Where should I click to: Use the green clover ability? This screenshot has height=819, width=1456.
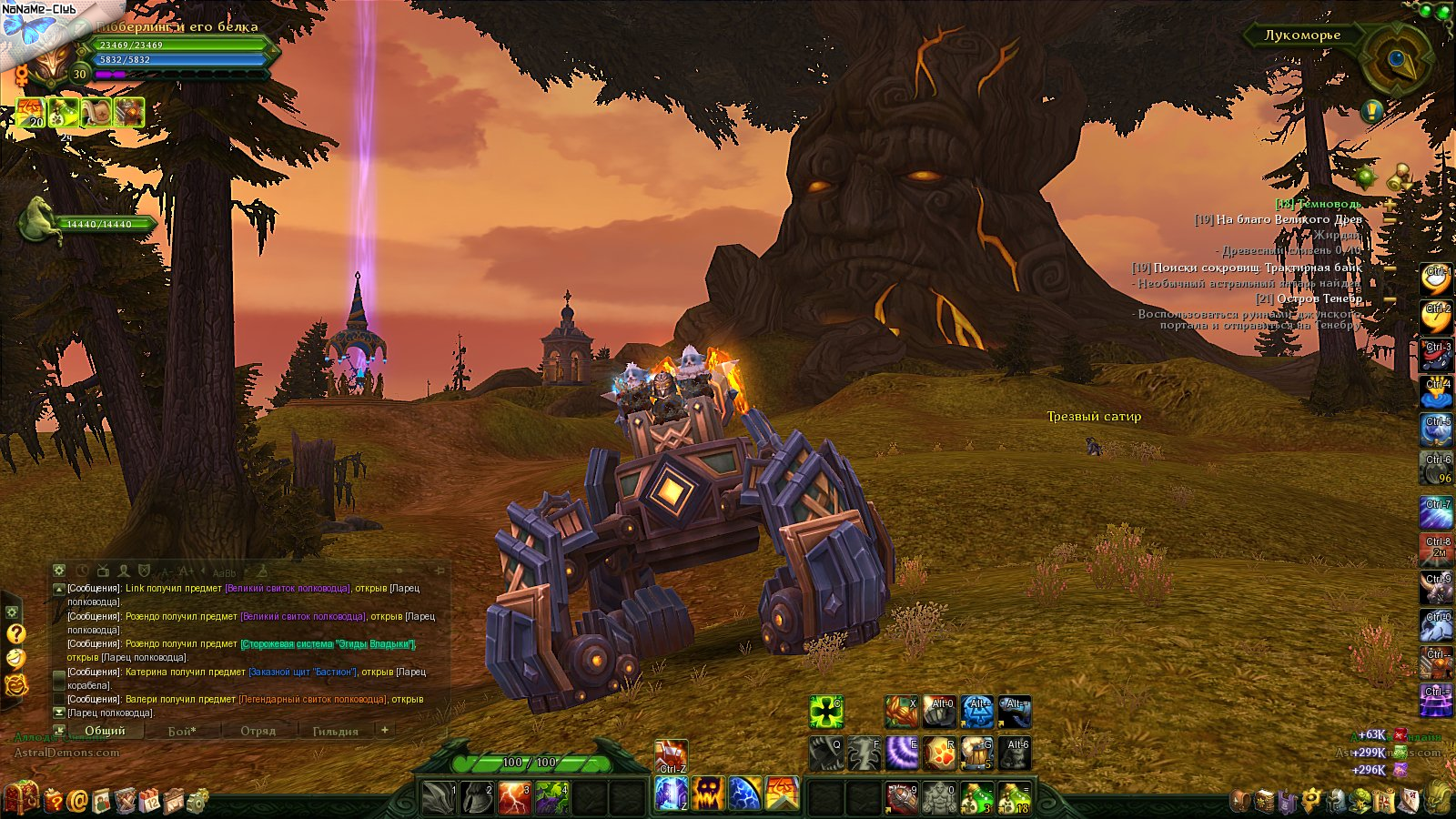tap(826, 712)
